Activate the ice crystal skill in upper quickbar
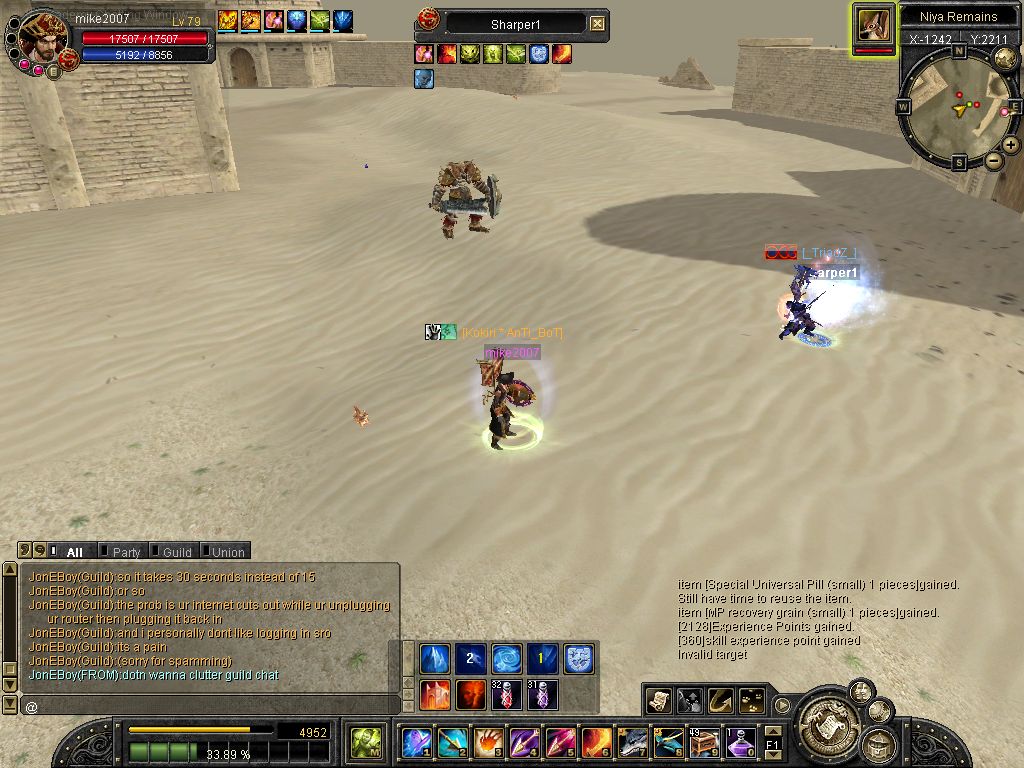This screenshot has height=768, width=1024. click(x=434, y=658)
